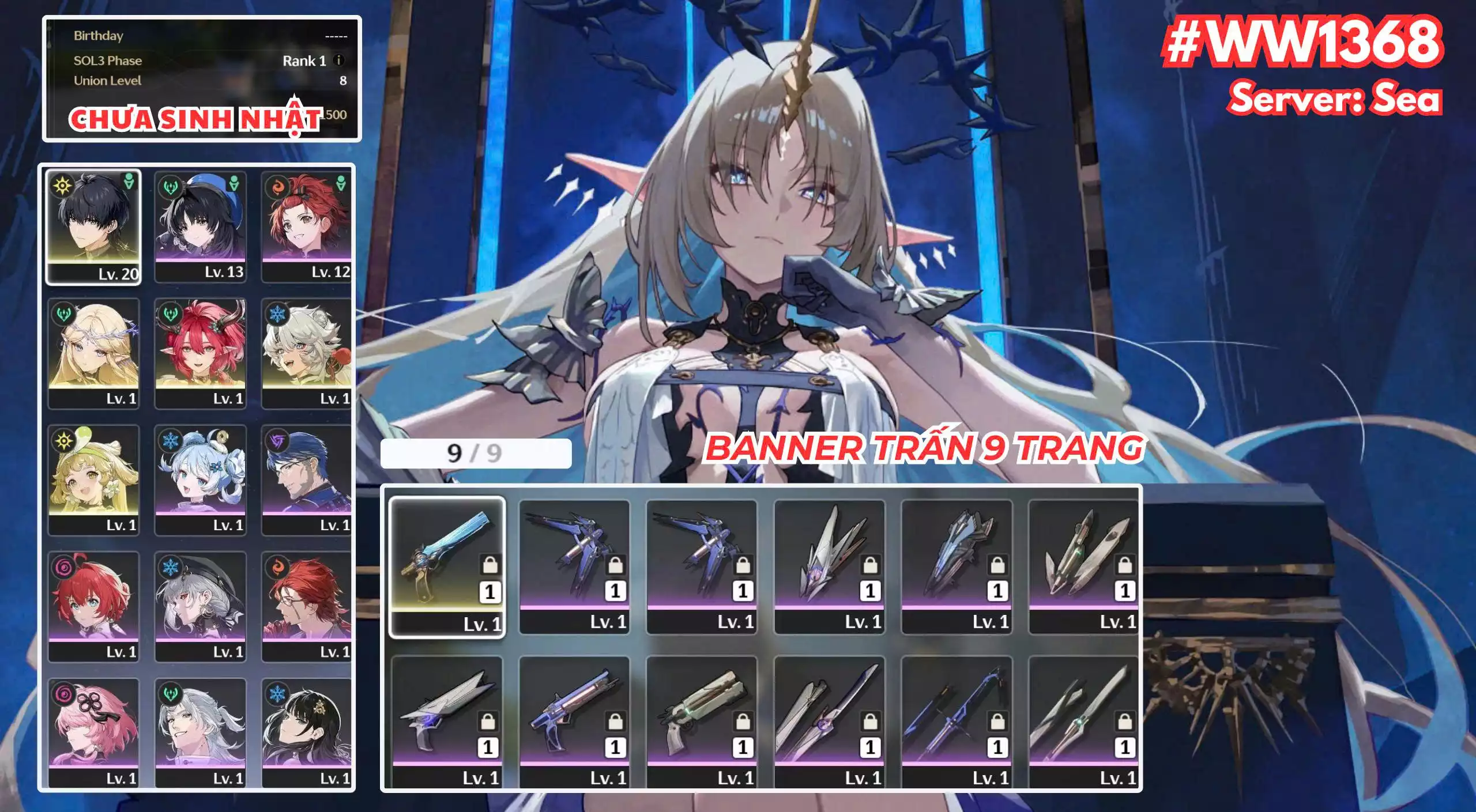Image resolution: width=1476 pixels, height=812 pixels.
Task: Choose the white spiked gauntlets weapon slot
Action: coord(829,567)
